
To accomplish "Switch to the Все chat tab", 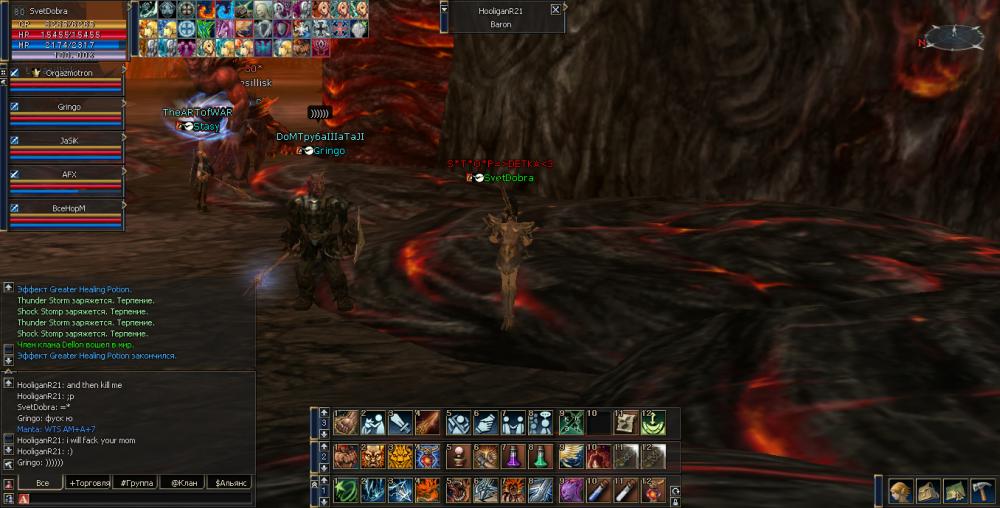I will coord(43,483).
